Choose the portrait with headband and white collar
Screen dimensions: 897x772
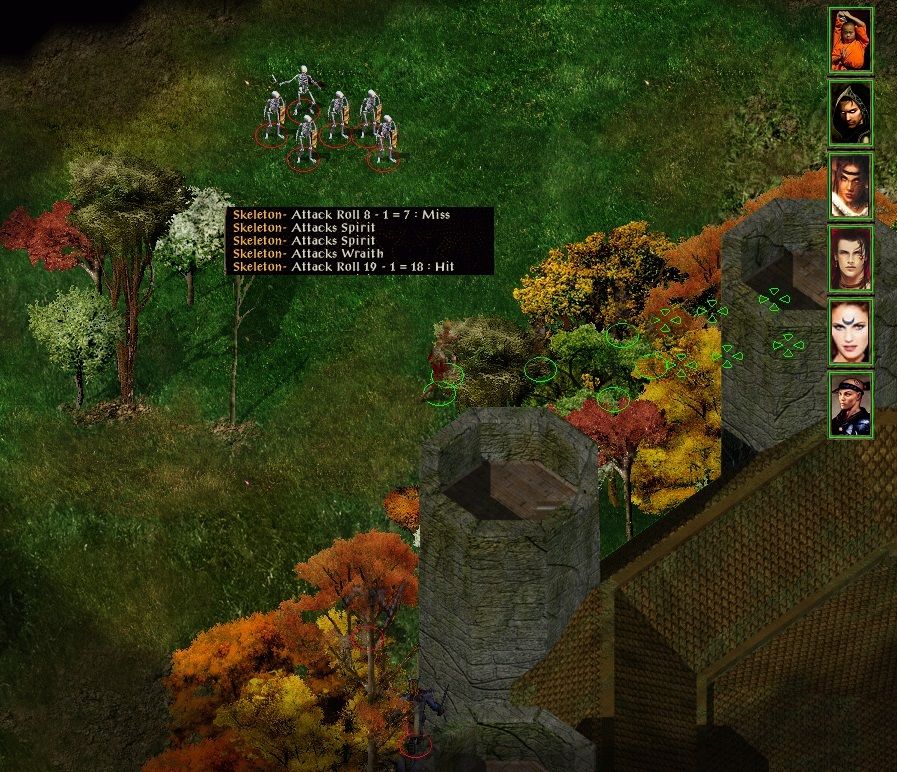point(850,186)
